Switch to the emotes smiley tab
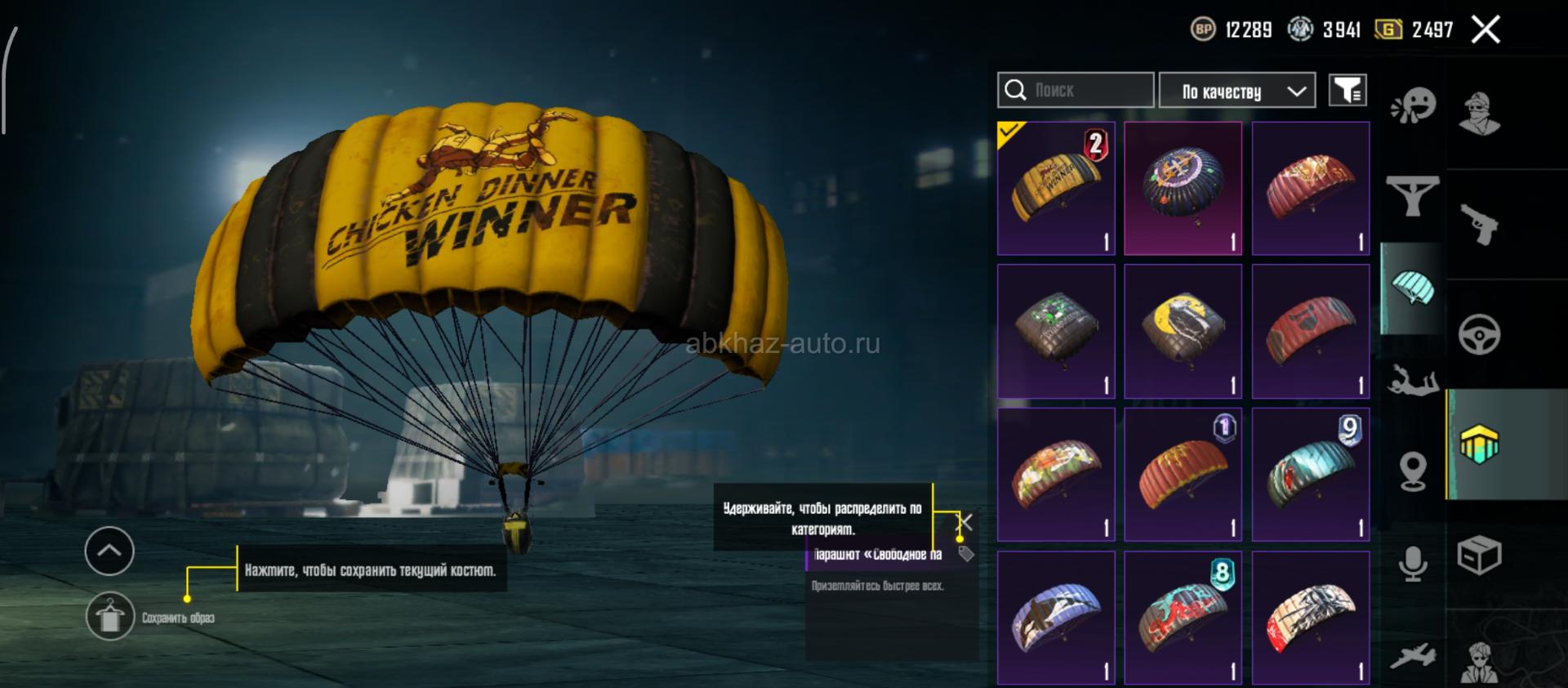1568x688 pixels. 1413,106
